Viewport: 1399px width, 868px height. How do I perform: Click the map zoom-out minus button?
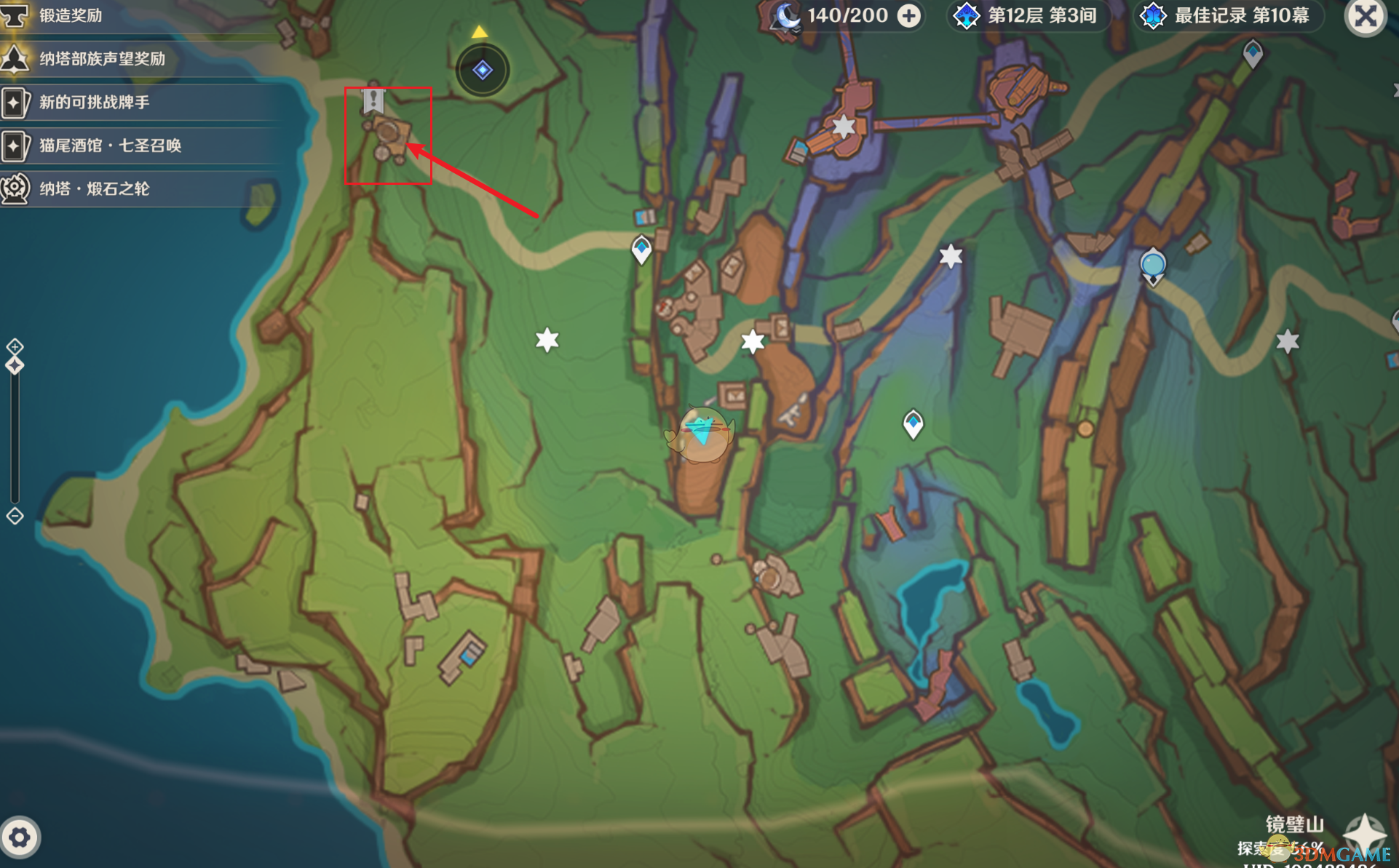[x=15, y=516]
